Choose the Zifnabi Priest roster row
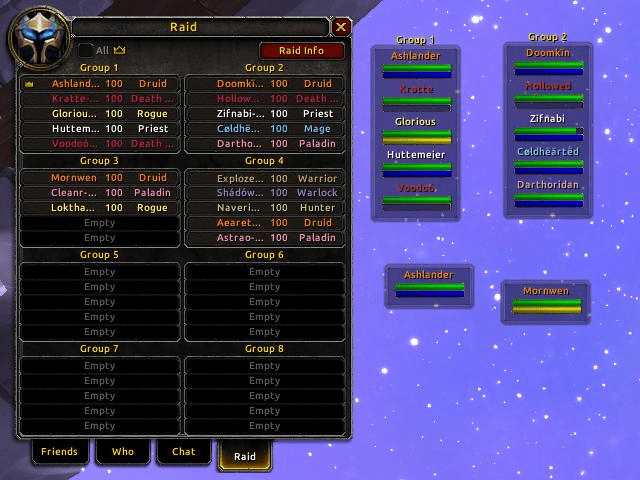The width and height of the screenshot is (640, 480). (x=264, y=114)
